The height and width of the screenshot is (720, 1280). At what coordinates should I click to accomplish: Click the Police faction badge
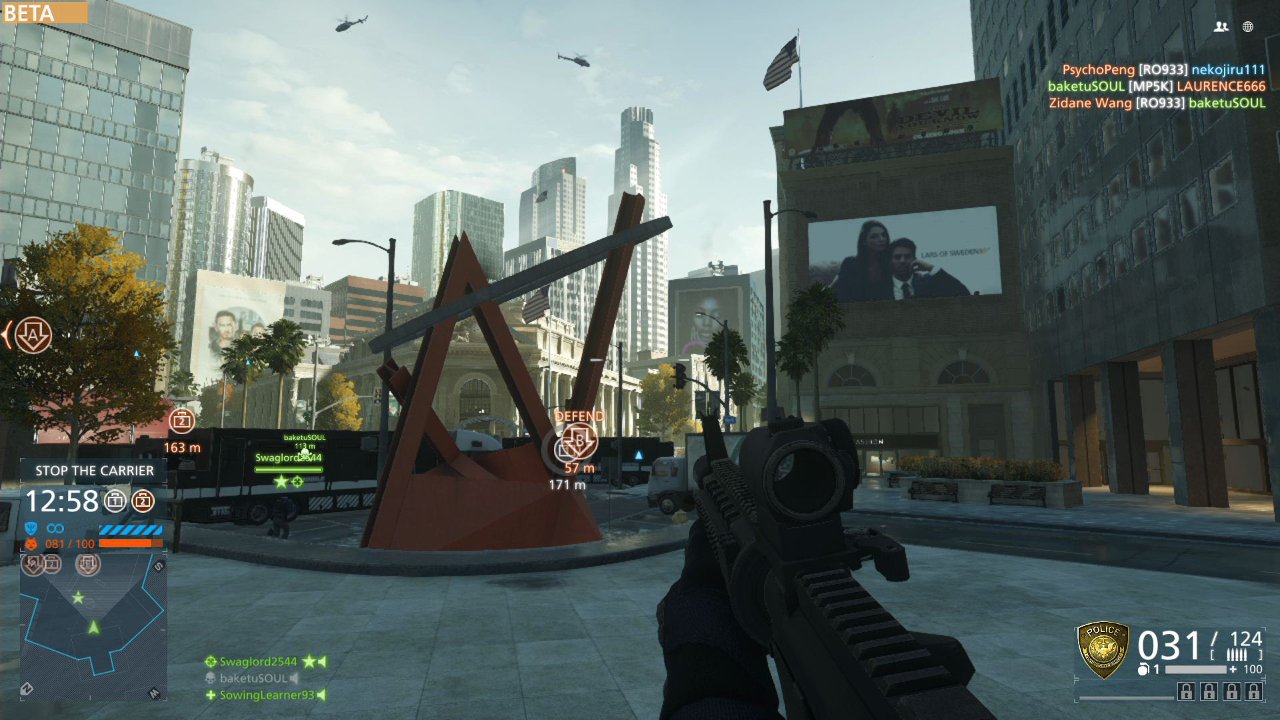pyautogui.click(x=1102, y=649)
